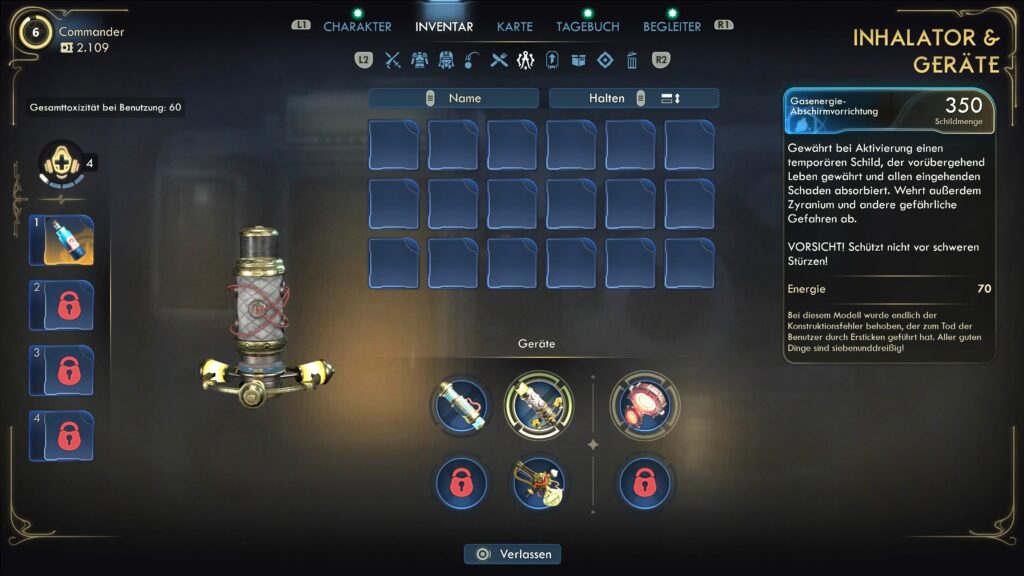Select the open box category icon
Viewport: 1024px width, 576px height.
click(x=578, y=60)
